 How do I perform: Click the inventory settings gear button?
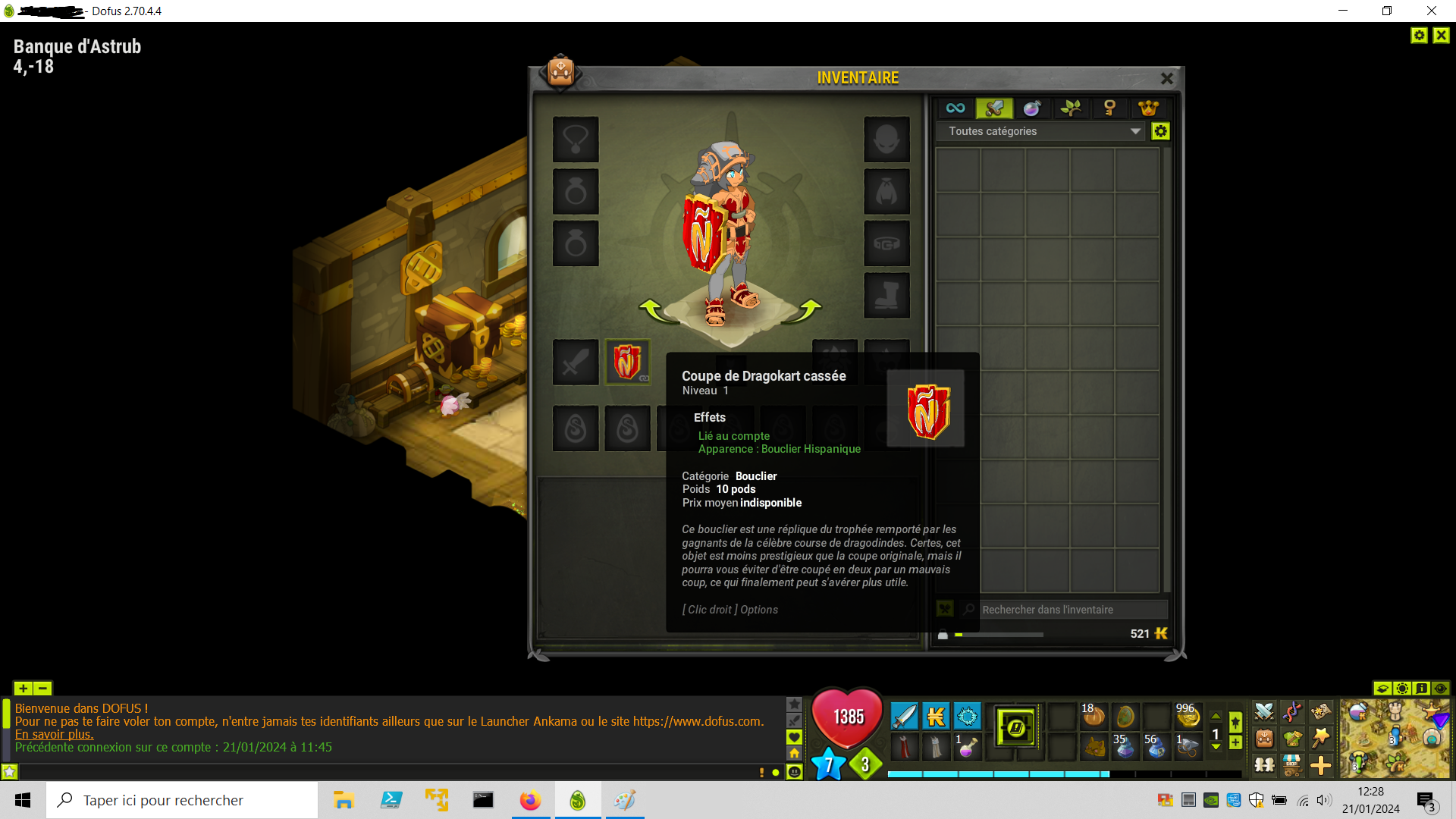point(1160,131)
